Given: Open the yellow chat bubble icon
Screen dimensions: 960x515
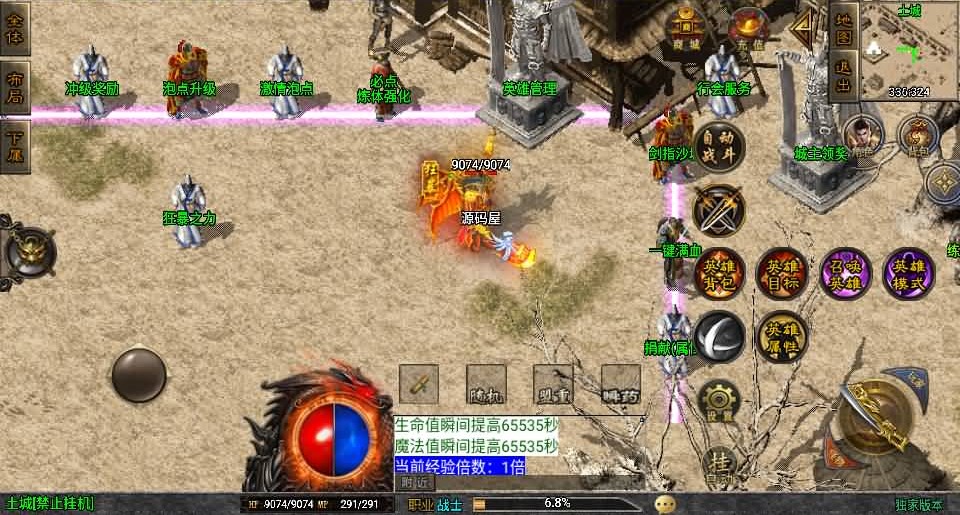Looking at the screenshot, I should (665, 504).
